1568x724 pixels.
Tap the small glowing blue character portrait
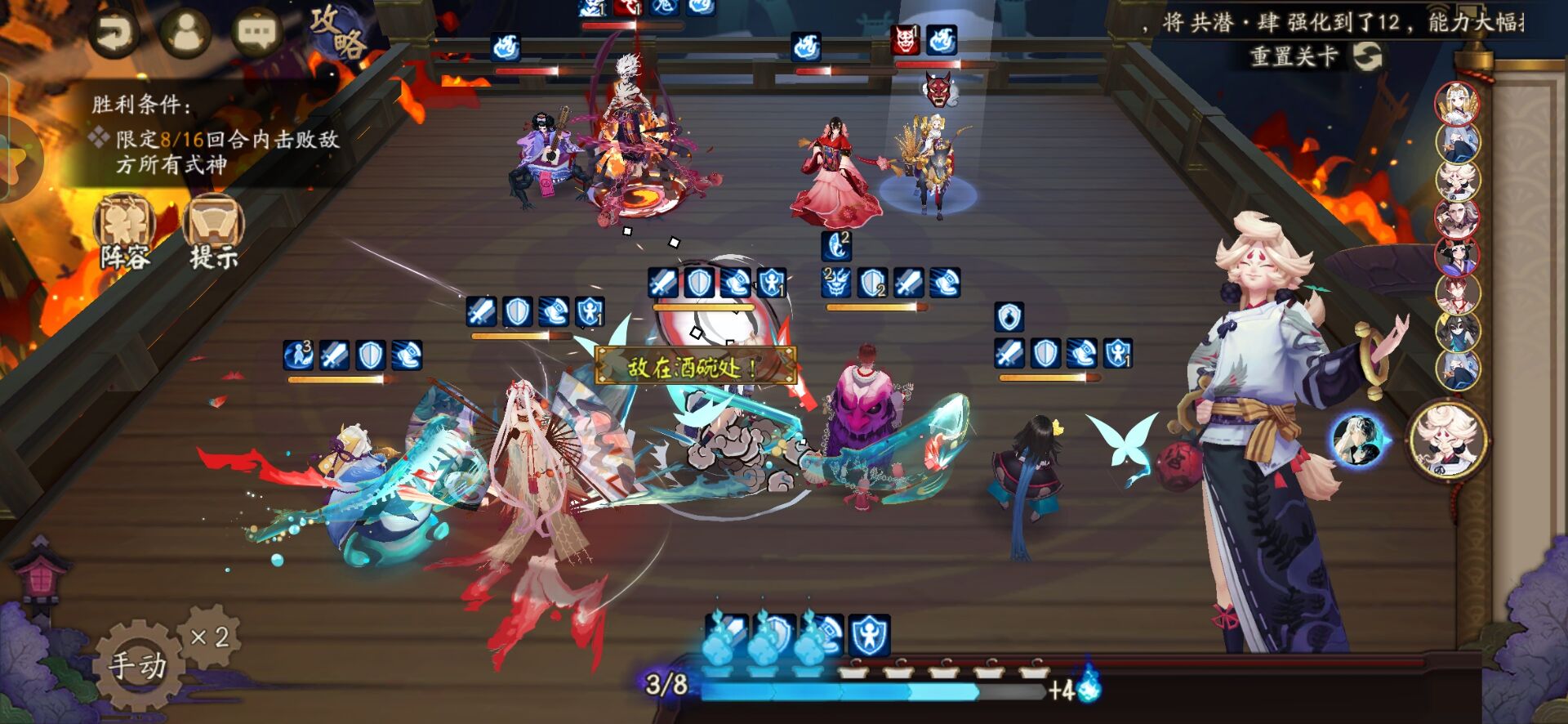tap(1356, 440)
